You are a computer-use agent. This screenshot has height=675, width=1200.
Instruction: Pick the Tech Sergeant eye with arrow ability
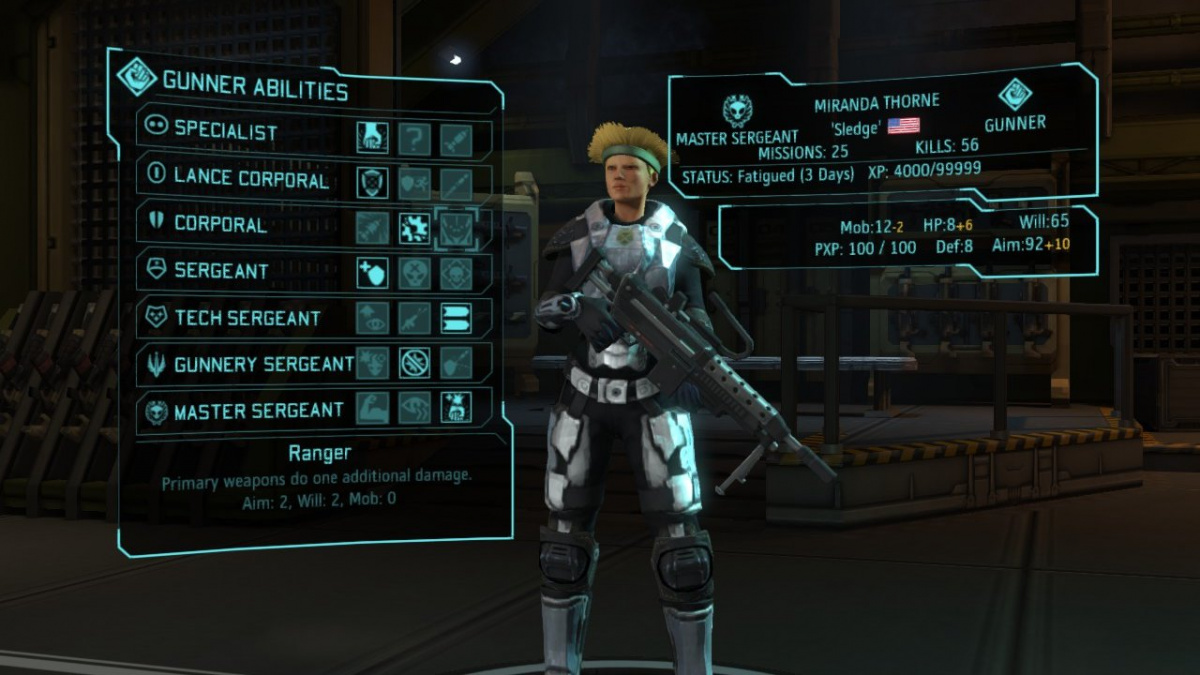[373, 318]
